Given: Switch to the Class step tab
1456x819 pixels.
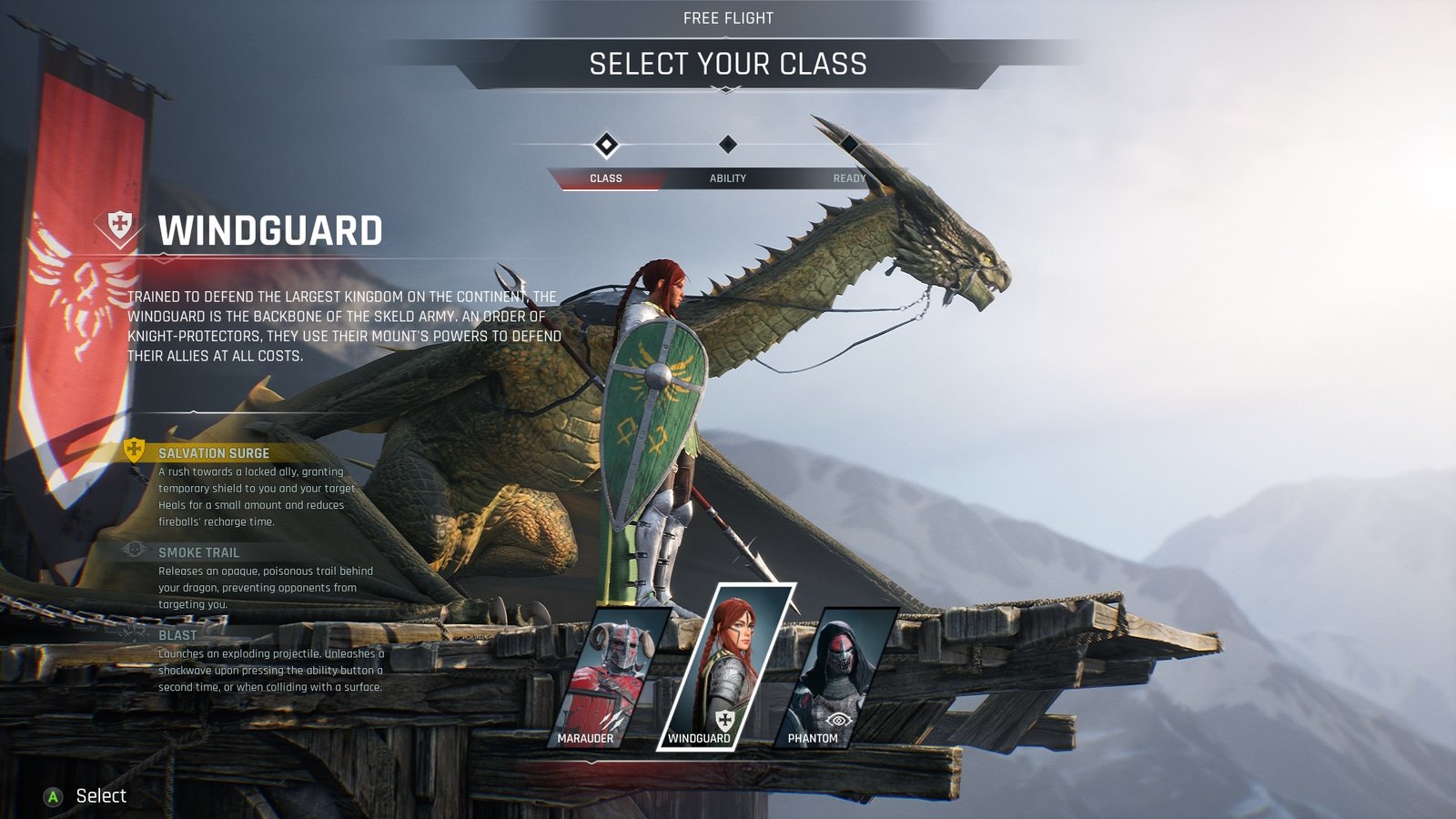Looking at the screenshot, I should pyautogui.click(x=606, y=177).
